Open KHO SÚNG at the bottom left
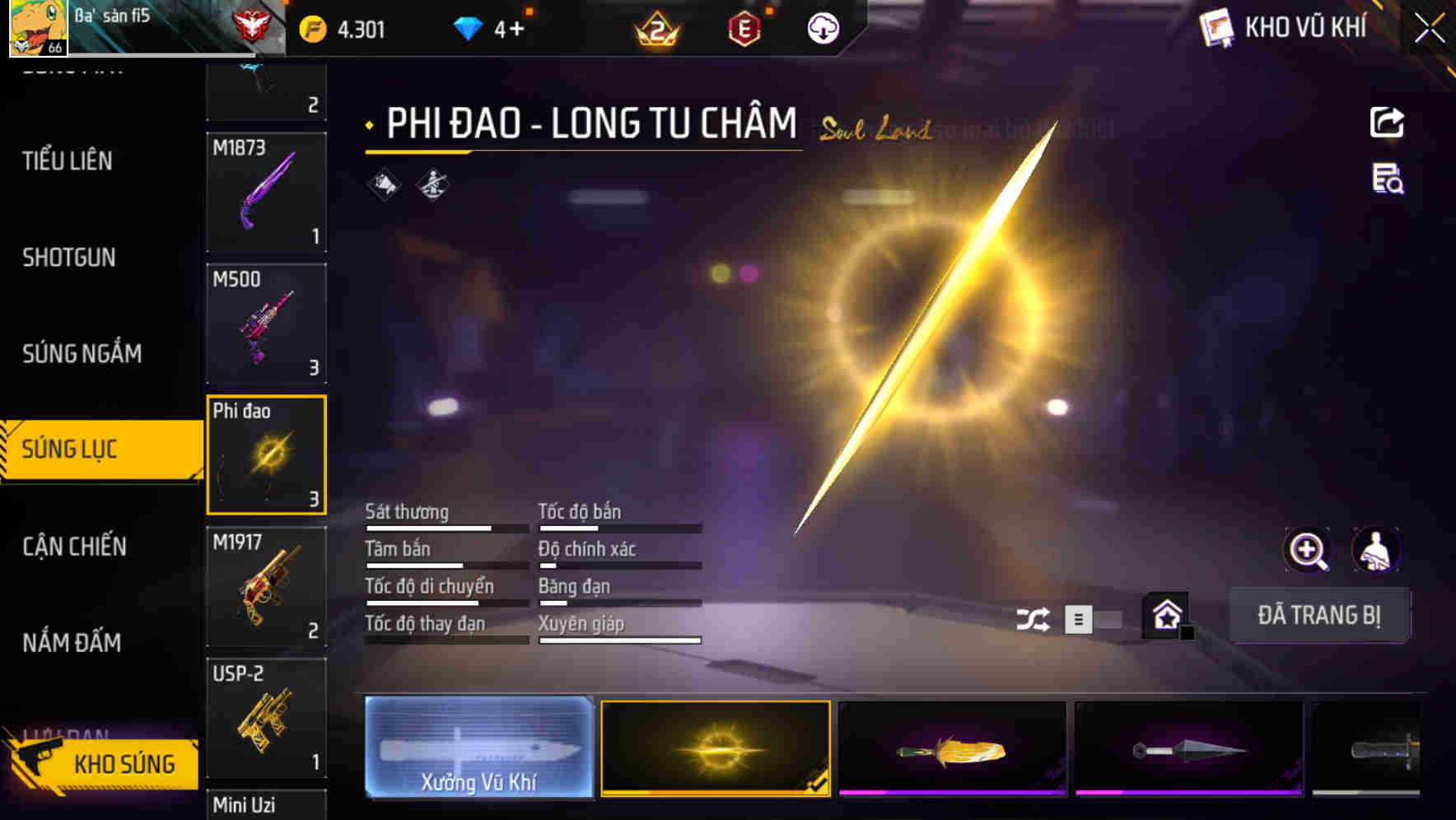Screen dimensions: 1456x820 [122, 764]
